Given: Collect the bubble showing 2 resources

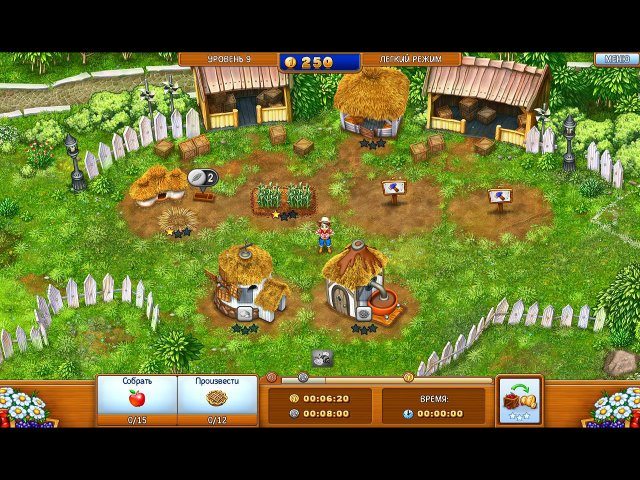Looking at the screenshot, I should [203, 178].
